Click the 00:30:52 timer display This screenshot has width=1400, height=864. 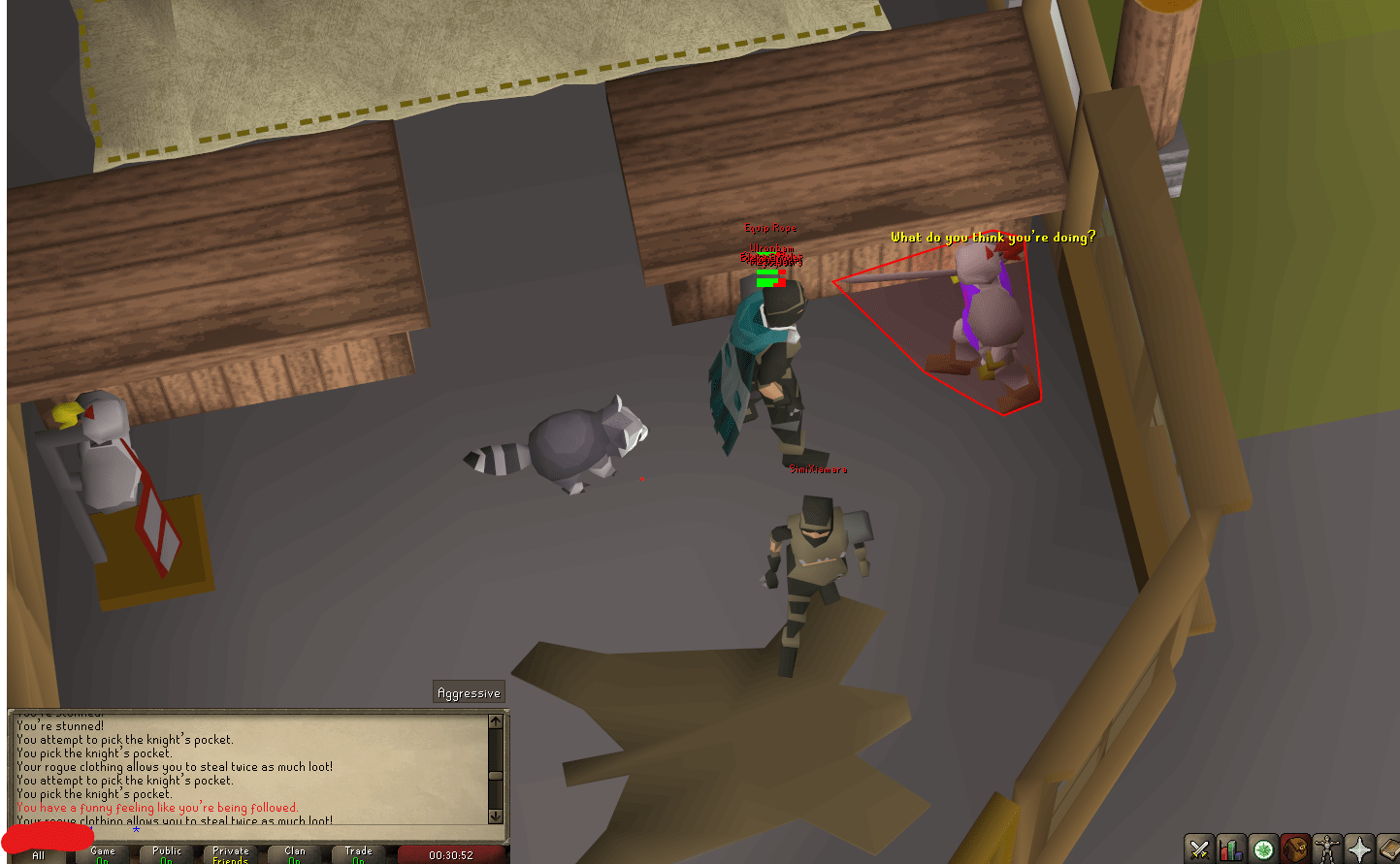[450, 854]
